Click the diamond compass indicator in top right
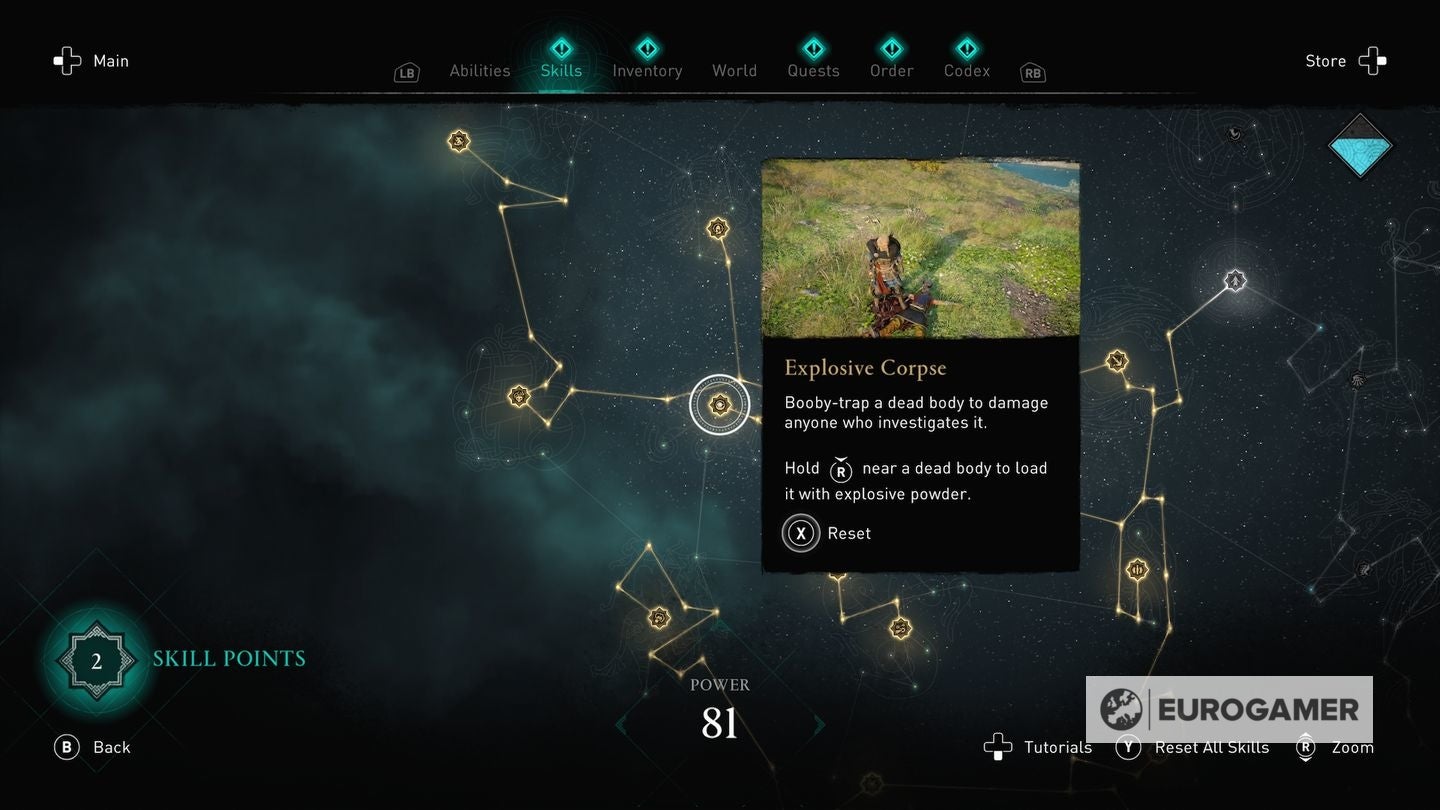Screen dimensions: 1440x810 (1360, 146)
